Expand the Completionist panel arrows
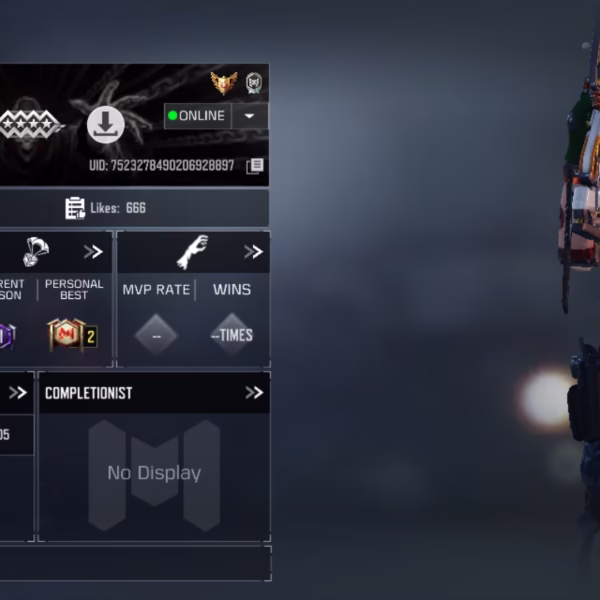 coord(254,393)
